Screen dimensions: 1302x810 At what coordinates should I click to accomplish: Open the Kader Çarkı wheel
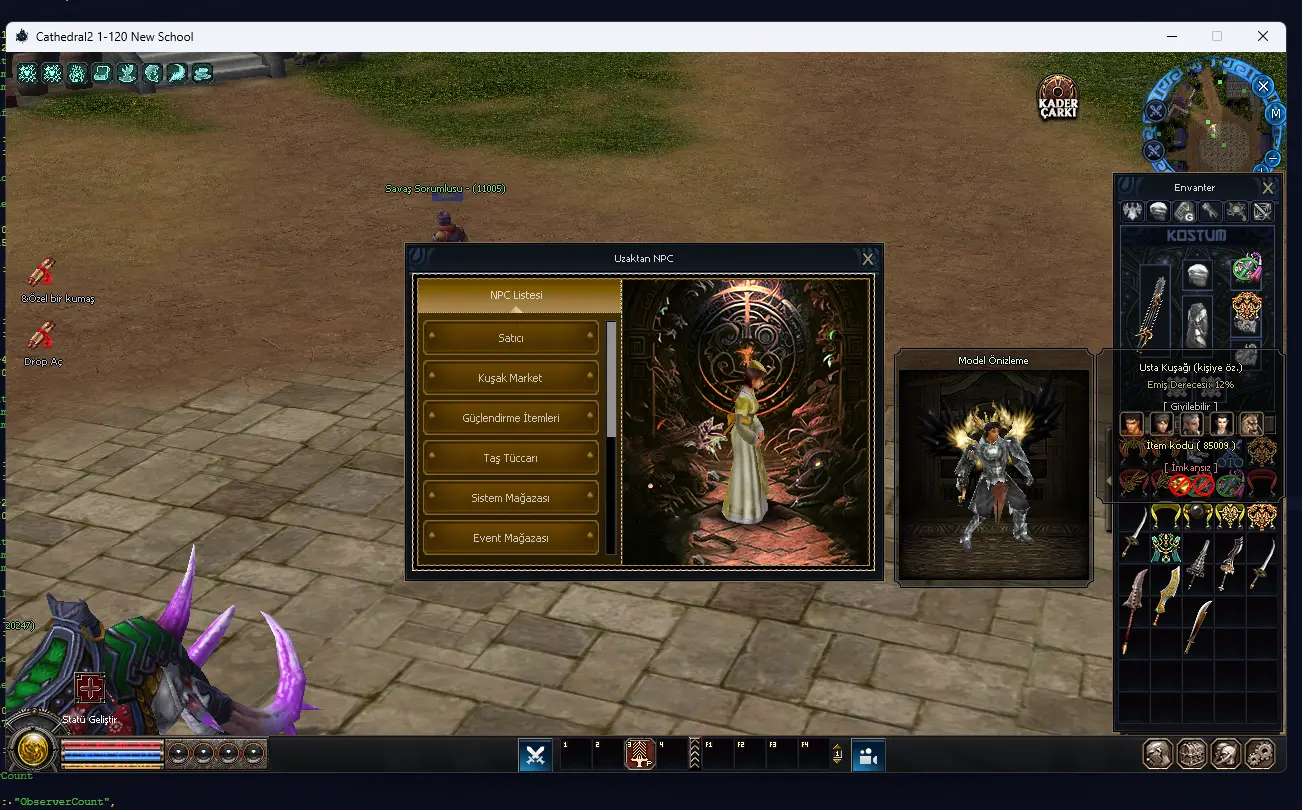(x=1058, y=97)
